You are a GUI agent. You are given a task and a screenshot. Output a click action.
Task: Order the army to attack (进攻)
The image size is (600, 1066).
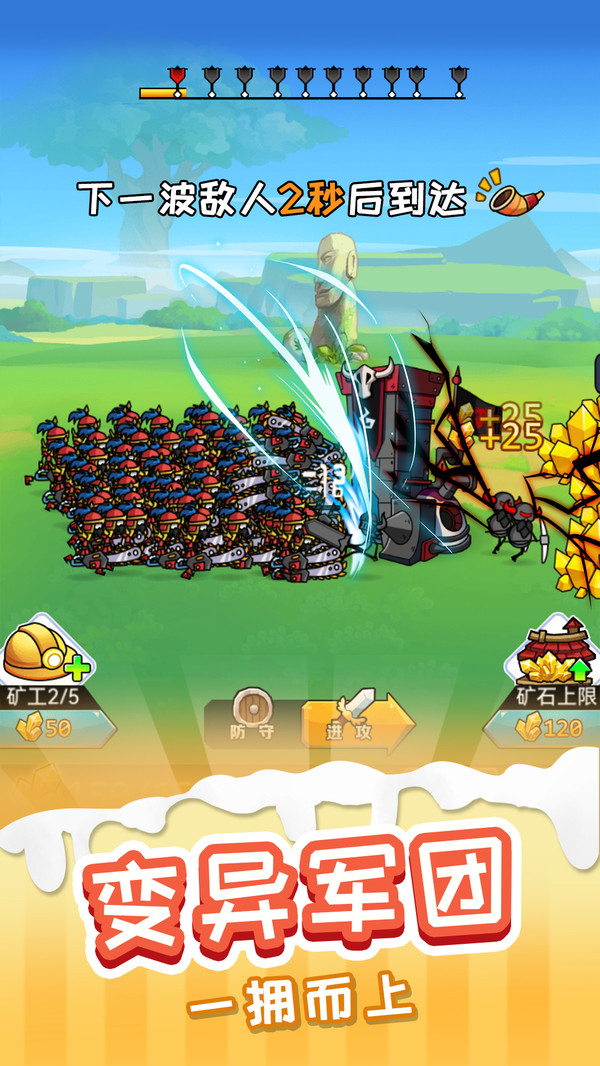point(357,719)
